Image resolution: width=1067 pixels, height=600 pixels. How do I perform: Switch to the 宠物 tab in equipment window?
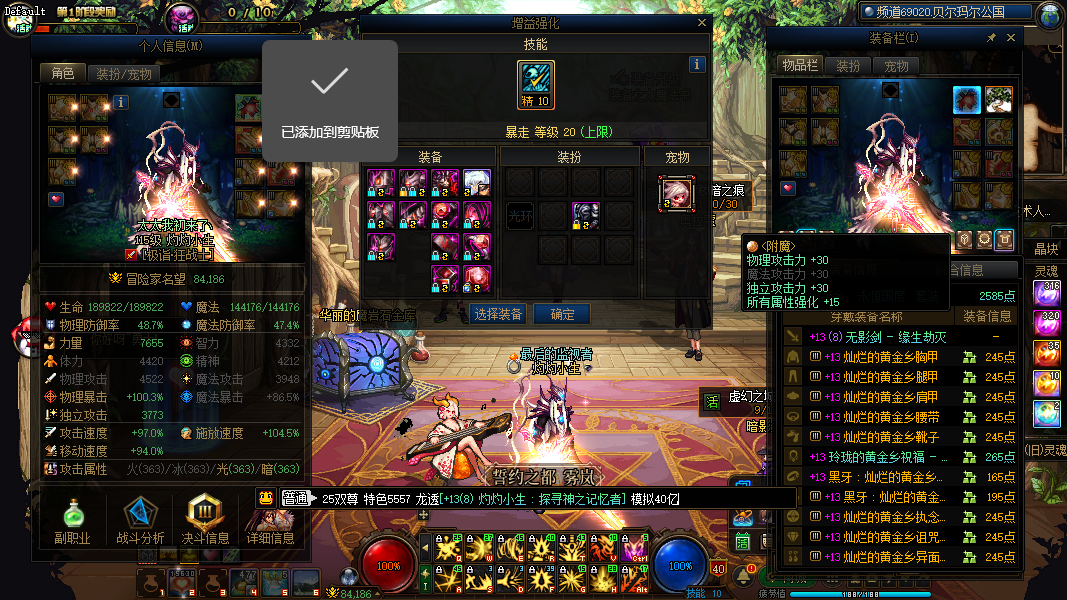896,66
